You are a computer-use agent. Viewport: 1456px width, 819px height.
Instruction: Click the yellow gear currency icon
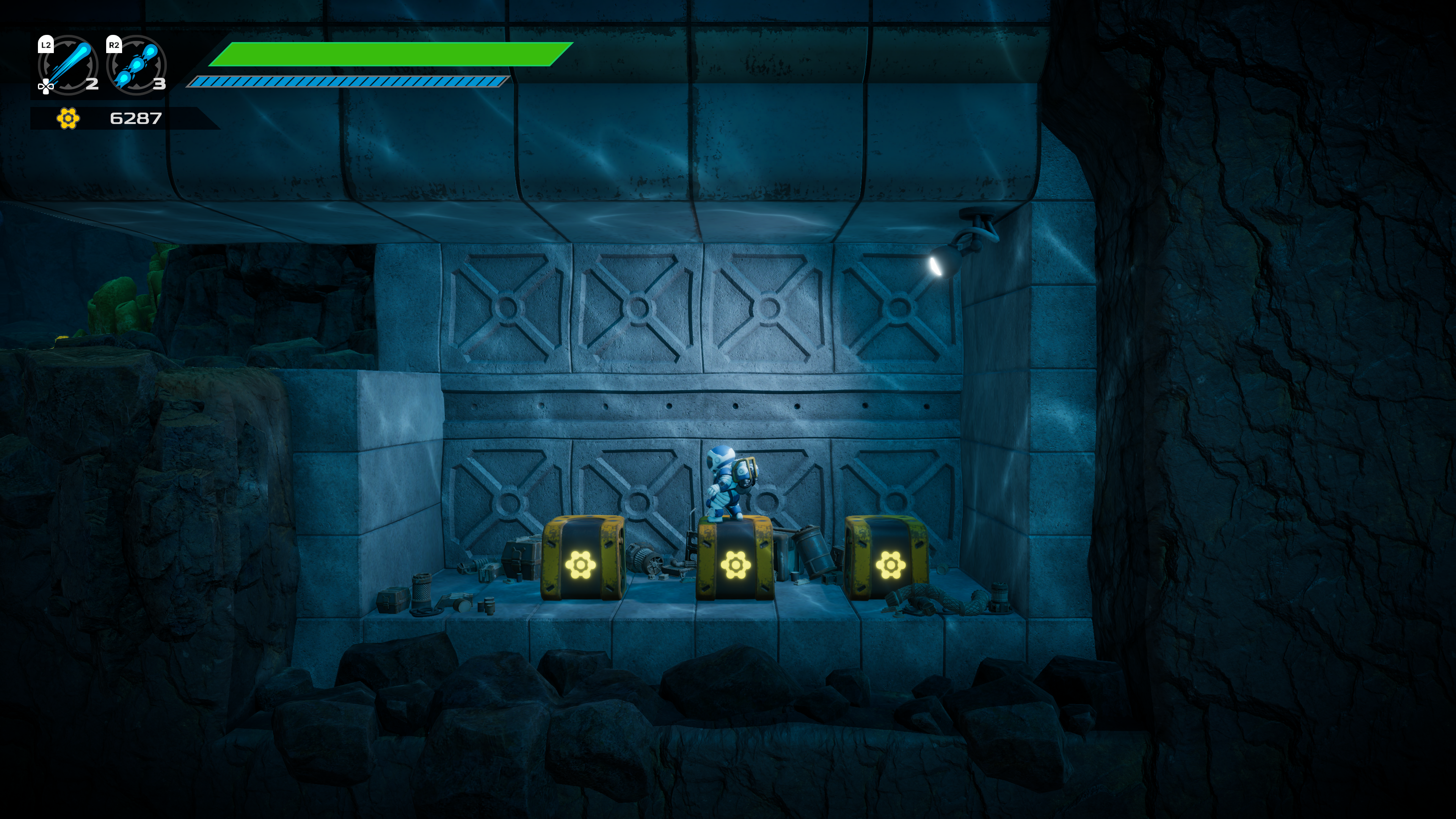coord(68,118)
